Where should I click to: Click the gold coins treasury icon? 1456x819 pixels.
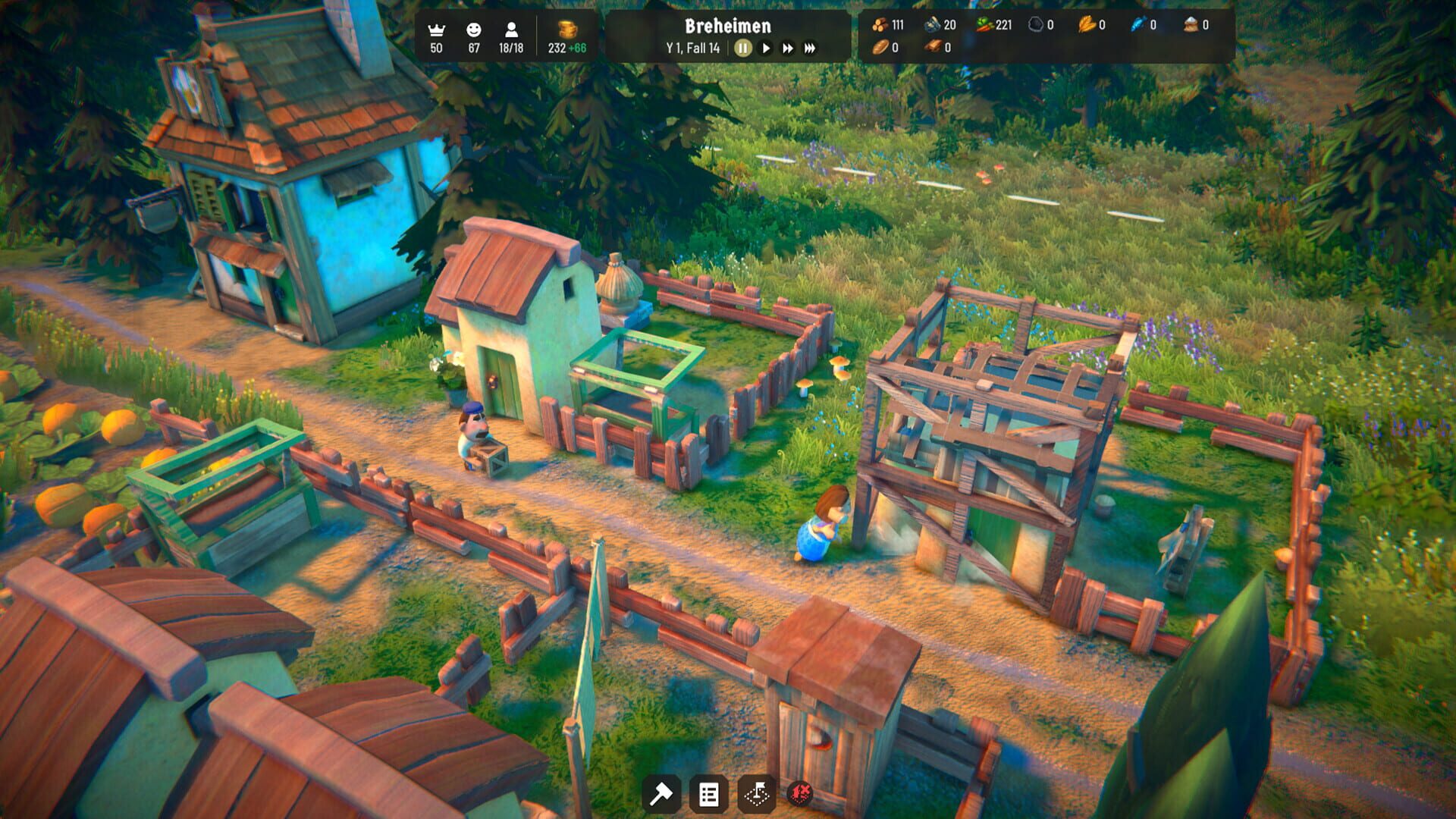click(567, 30)
